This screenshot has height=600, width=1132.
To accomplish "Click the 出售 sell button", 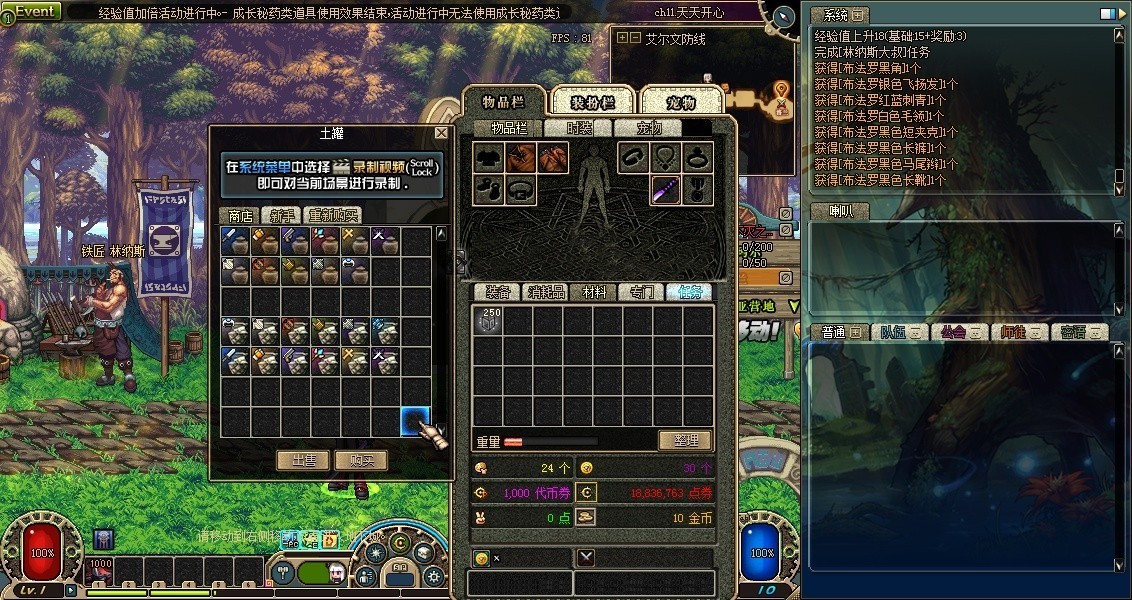I will coord(303,460).
